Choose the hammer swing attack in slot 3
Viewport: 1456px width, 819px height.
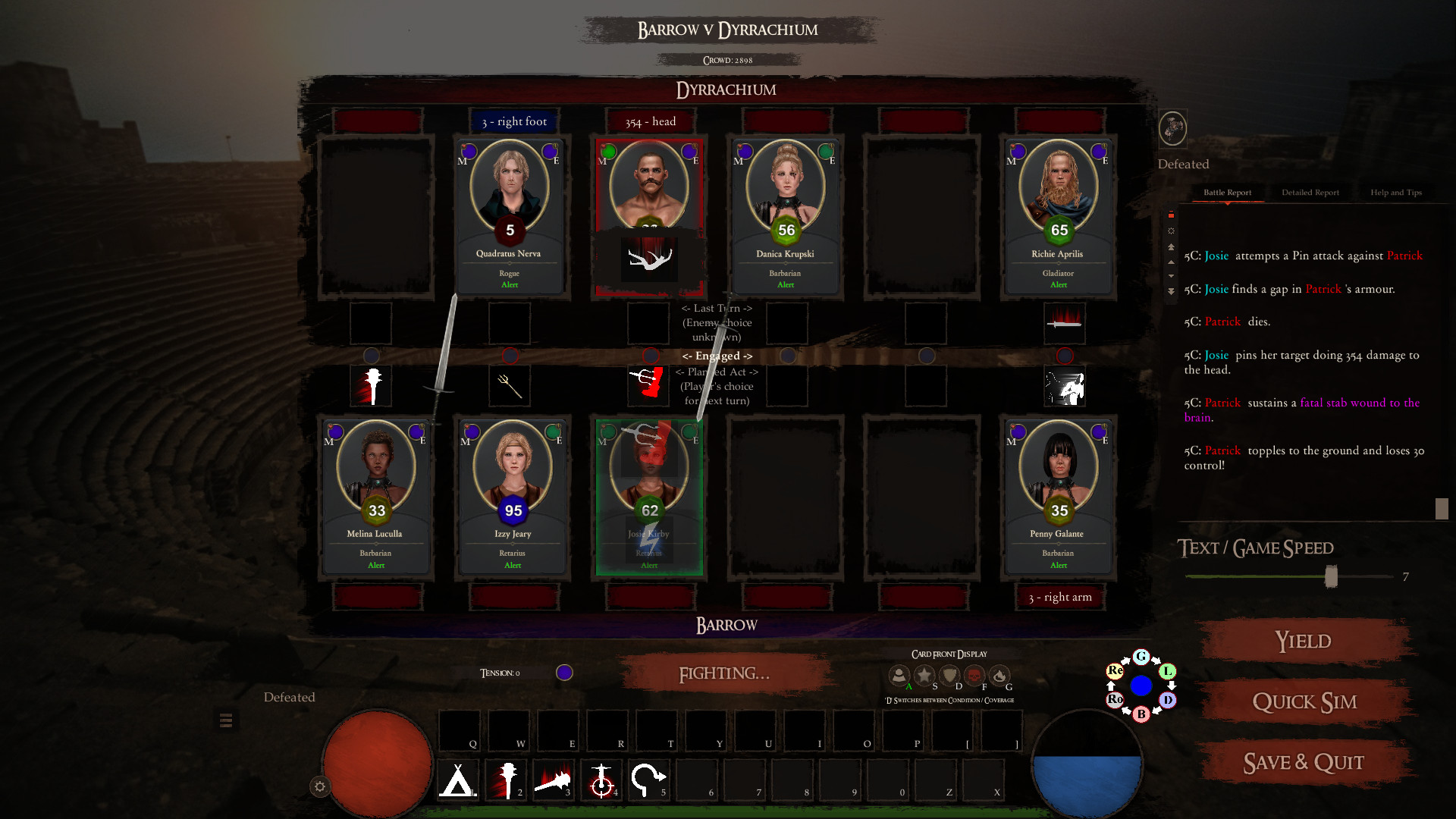pyautogui.click(x=554, y=780)
